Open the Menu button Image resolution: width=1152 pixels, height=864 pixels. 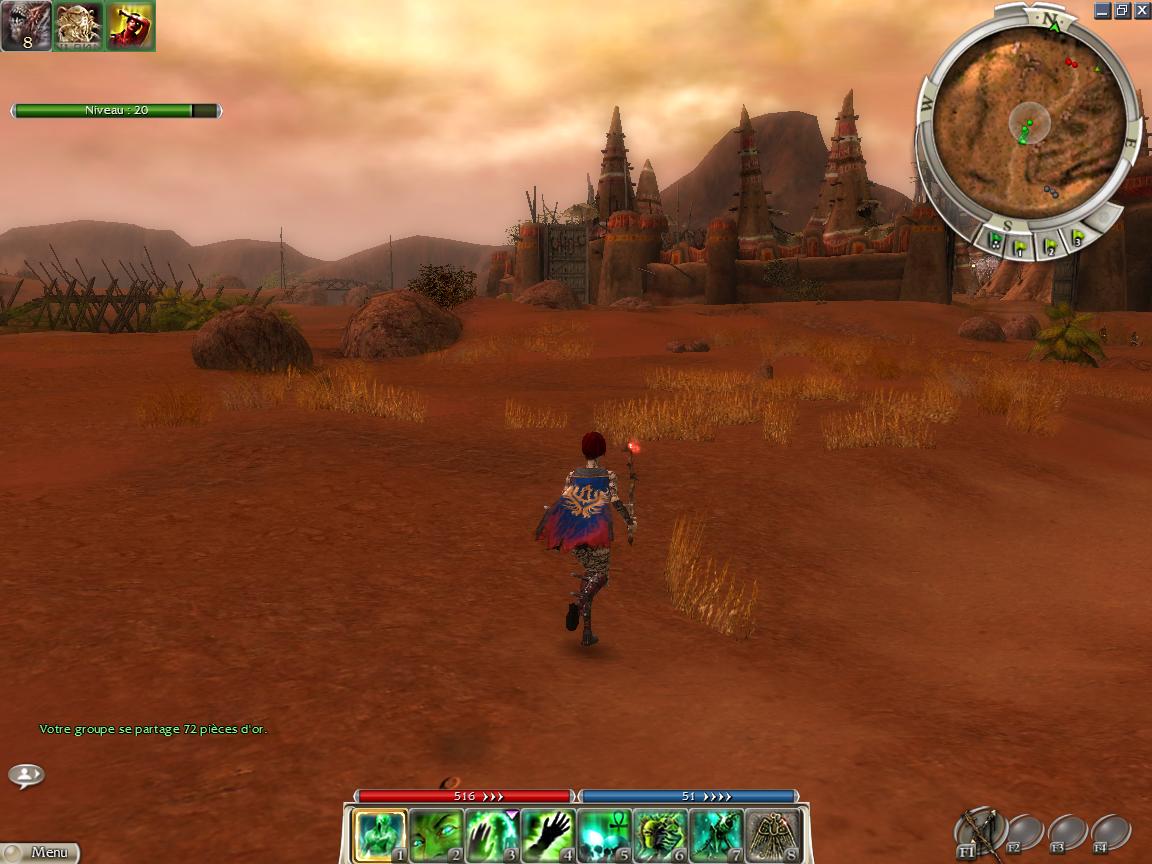coord(40,852)
